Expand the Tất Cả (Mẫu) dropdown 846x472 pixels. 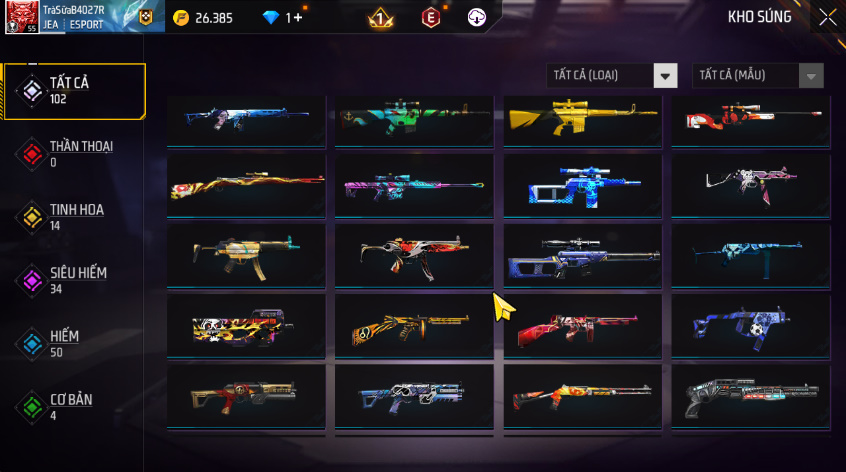click(757, 76)
